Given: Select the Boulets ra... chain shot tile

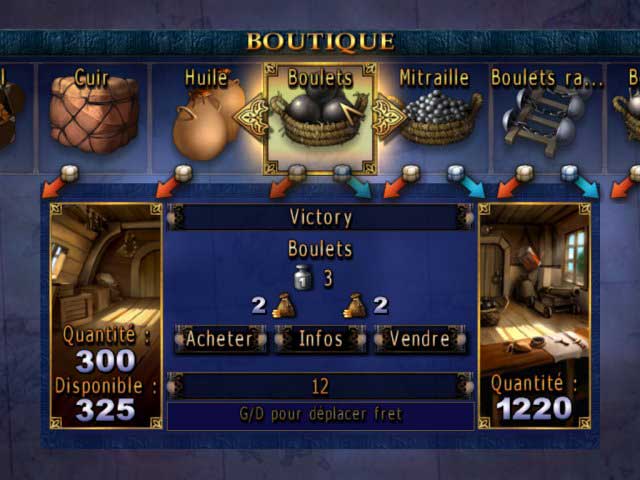Looking at the screenshot, I should 546,117.
